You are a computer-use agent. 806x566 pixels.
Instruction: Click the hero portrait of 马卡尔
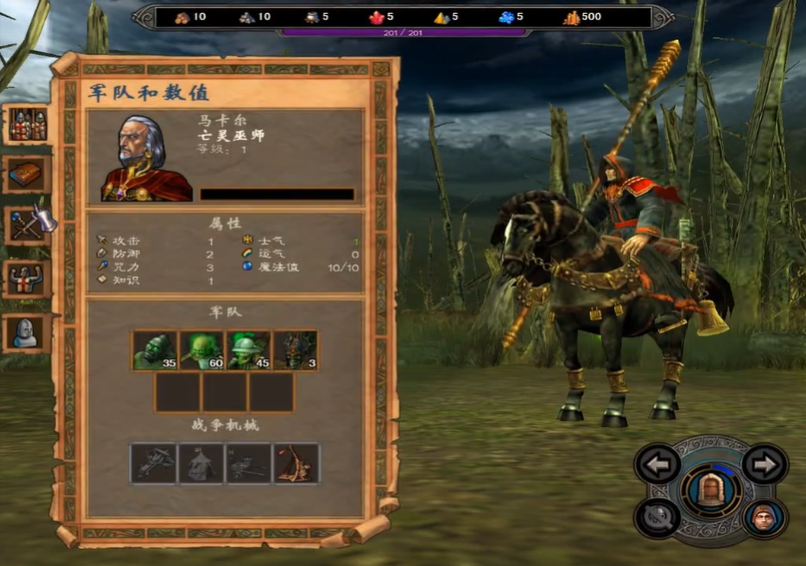(147, 157)
